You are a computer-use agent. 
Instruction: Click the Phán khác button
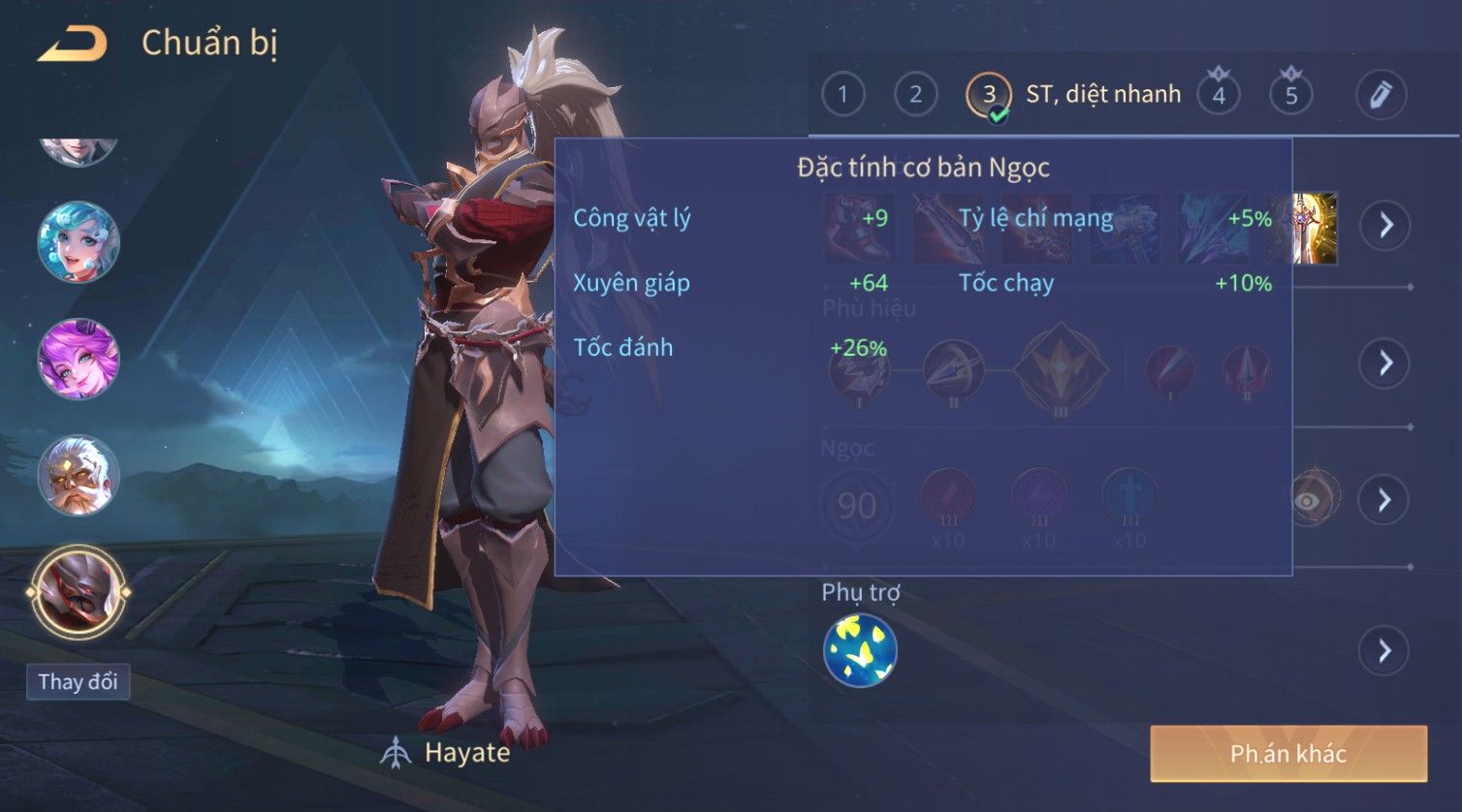(x=1288, y=754)
